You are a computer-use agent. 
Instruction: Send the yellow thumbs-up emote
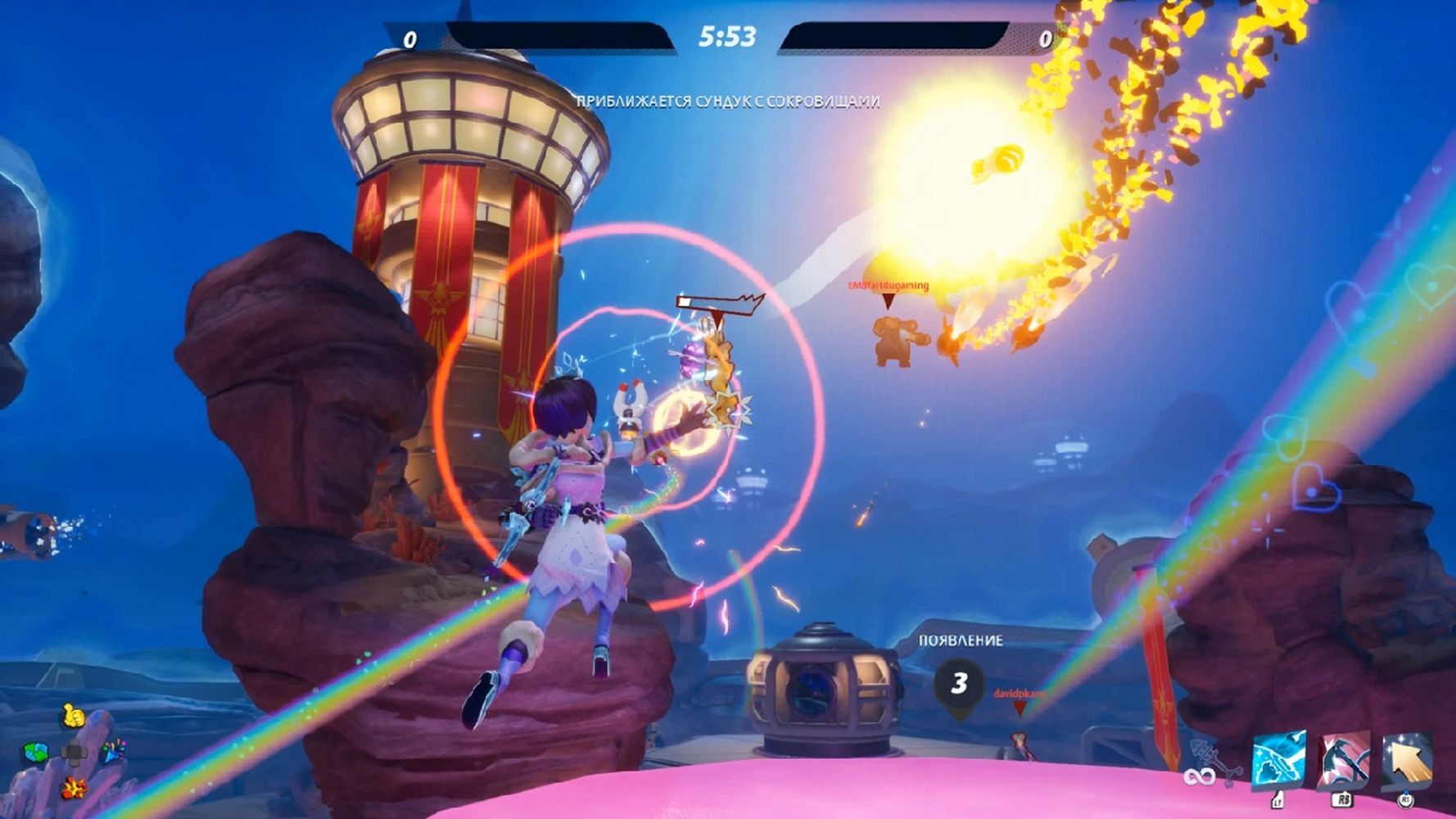point(74,717)
